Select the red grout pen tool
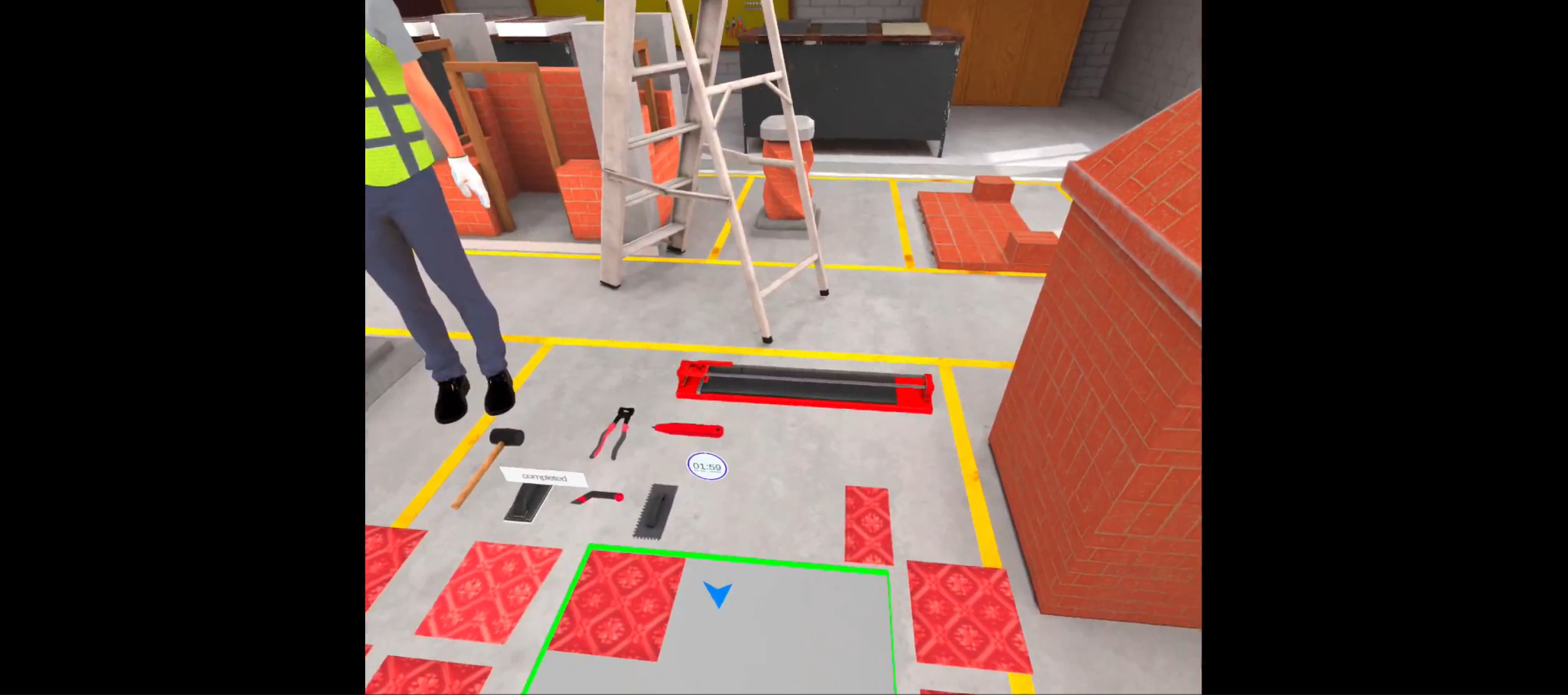Viewport: 1568px width, 695px height. pos(689,429)
